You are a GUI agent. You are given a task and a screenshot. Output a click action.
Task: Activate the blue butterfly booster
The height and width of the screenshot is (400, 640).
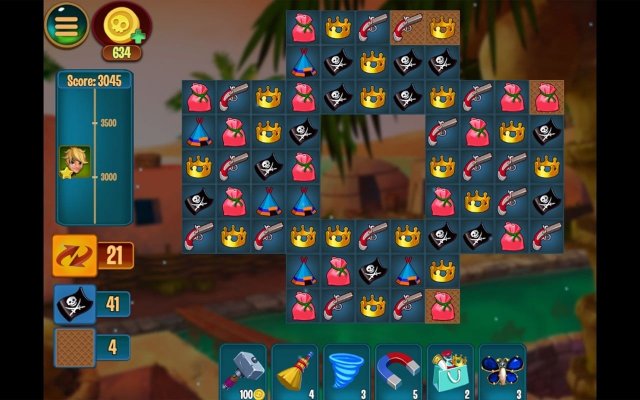pos(502,371)
